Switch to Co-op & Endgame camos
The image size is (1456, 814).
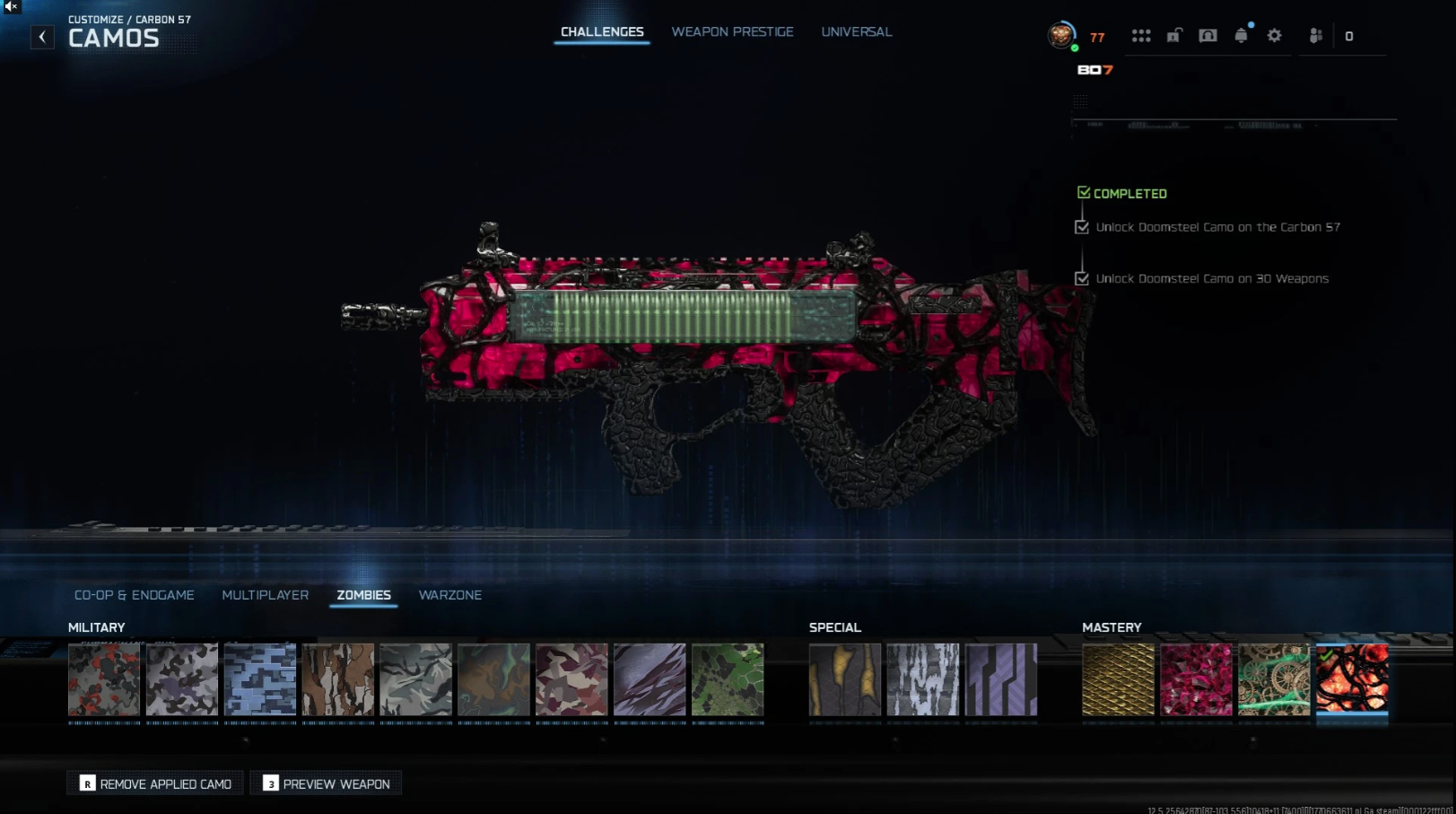(x=135, y=595)
